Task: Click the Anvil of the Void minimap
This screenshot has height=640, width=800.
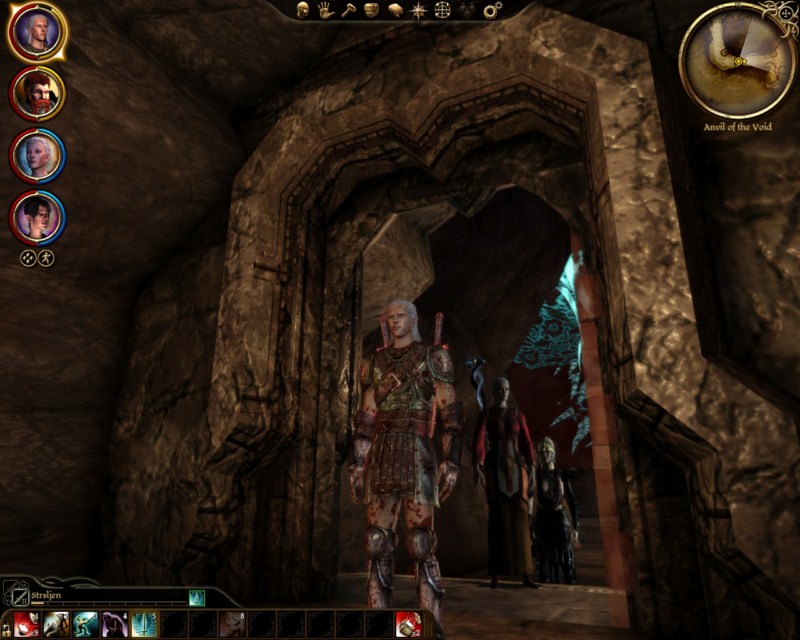Action: point(738,60)
